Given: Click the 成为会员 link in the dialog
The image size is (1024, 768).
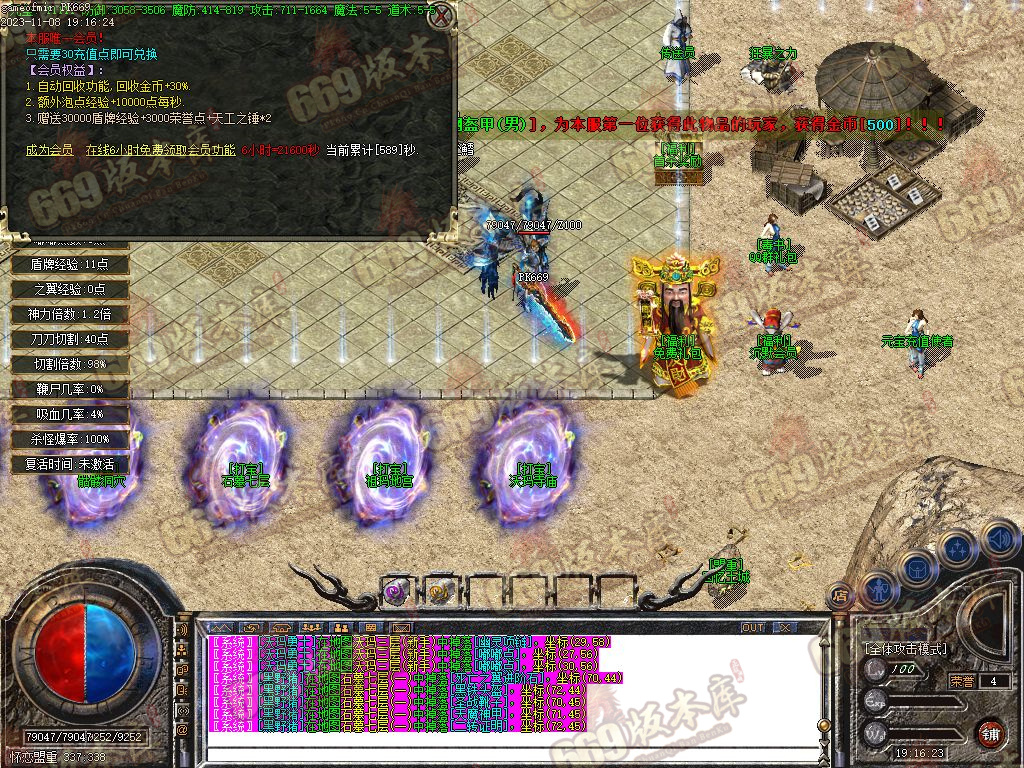Looking at the screenshot, I should (49, 150).
